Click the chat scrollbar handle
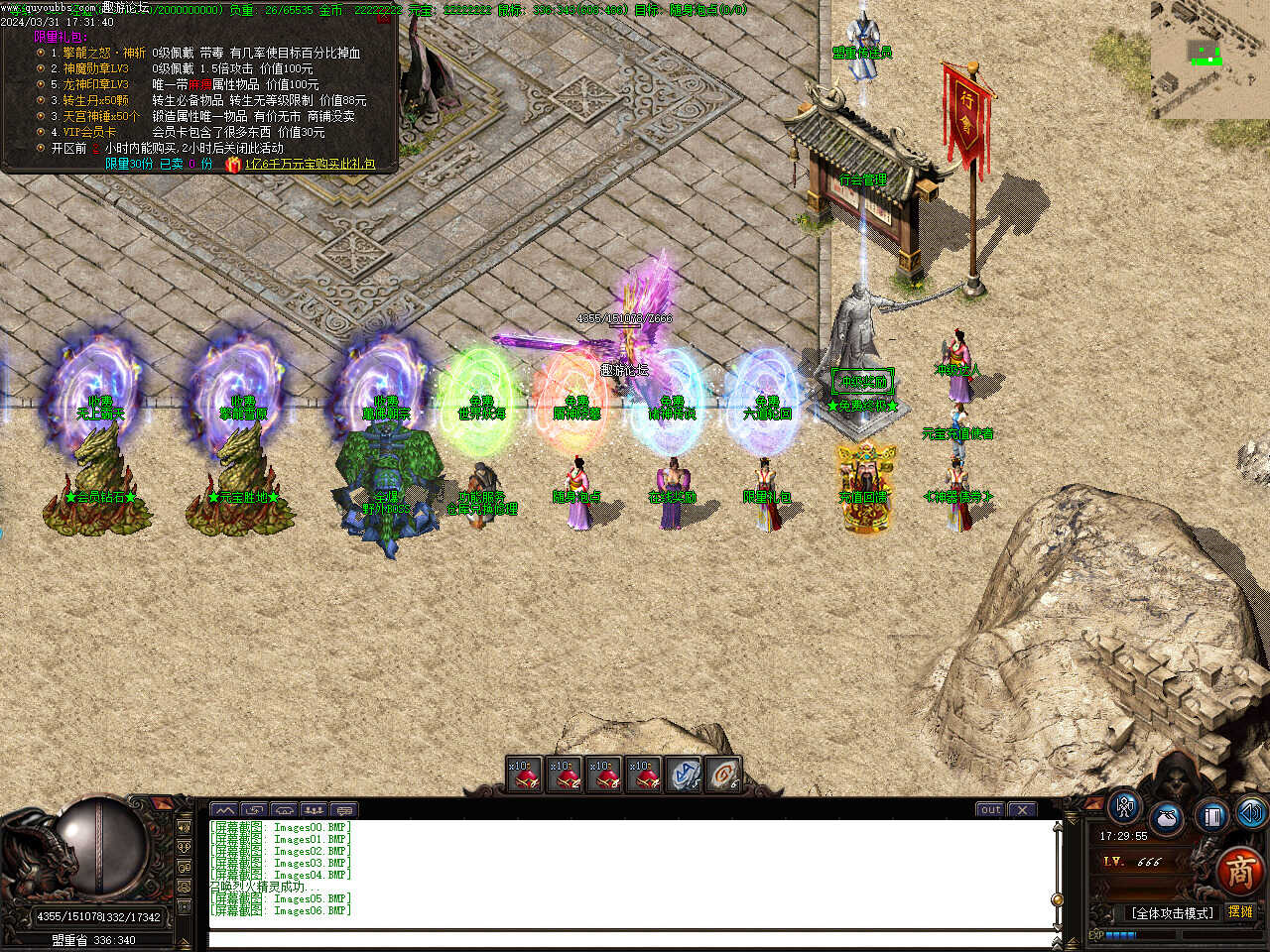Image resolution: width=1270 pixels, height=952 pixels. (x=1058, y=900)
